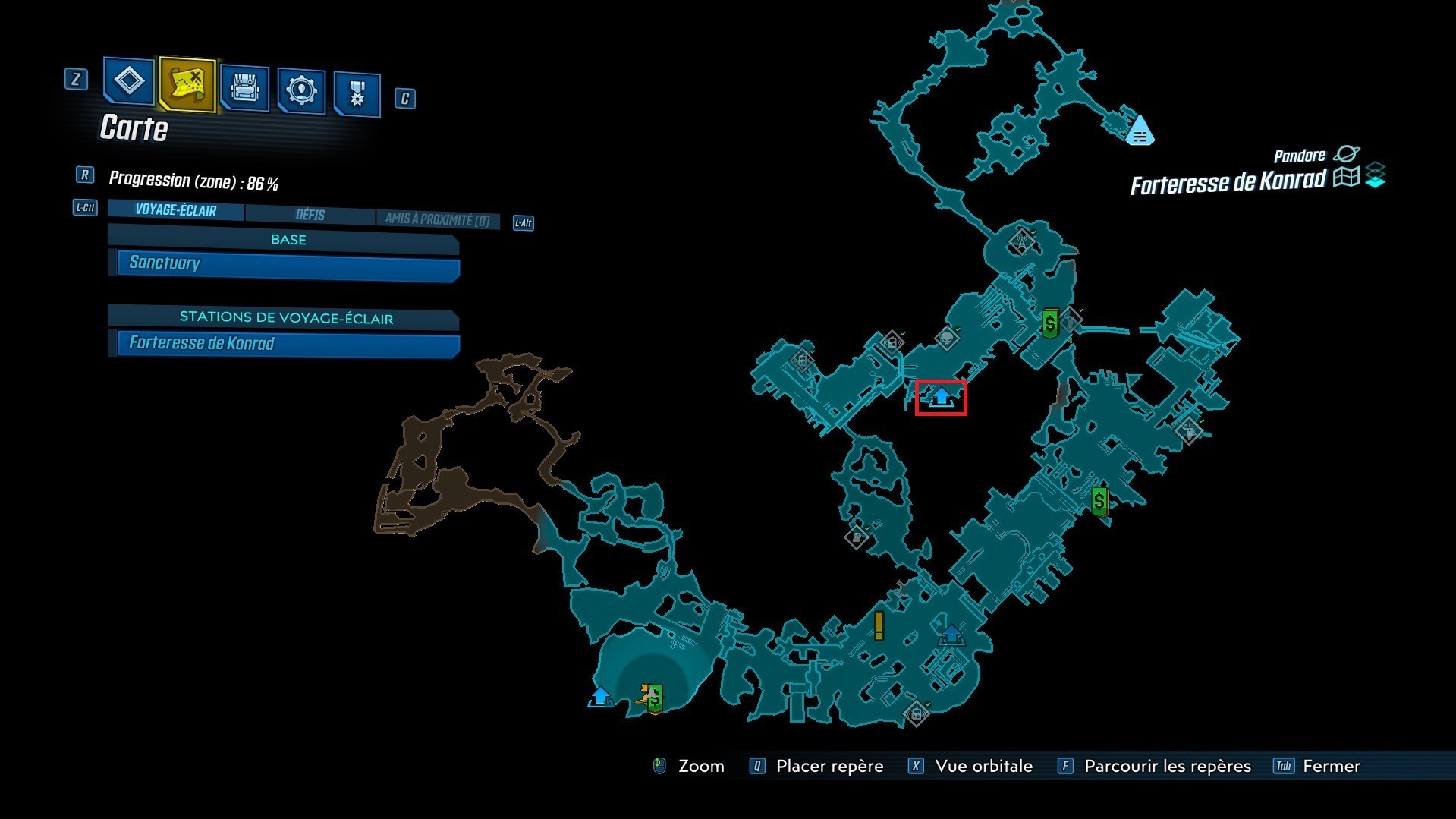Image resolution: width=1456 pixels, height=819 pixels.
Task: Select the Vault symbol triangle on the map
Action: click(1140, 131)
